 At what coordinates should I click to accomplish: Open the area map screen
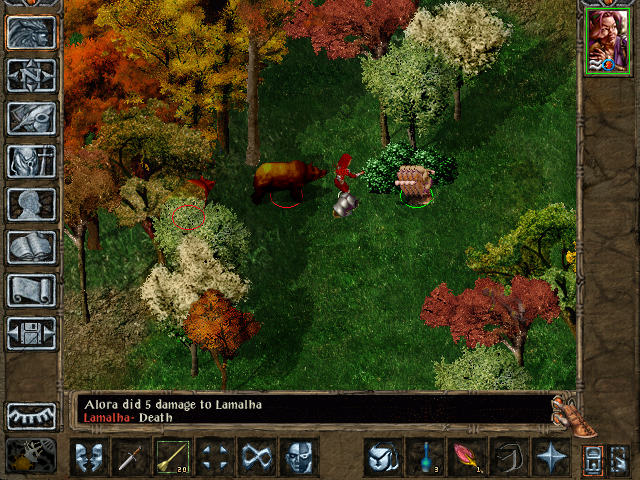[32, 75]
